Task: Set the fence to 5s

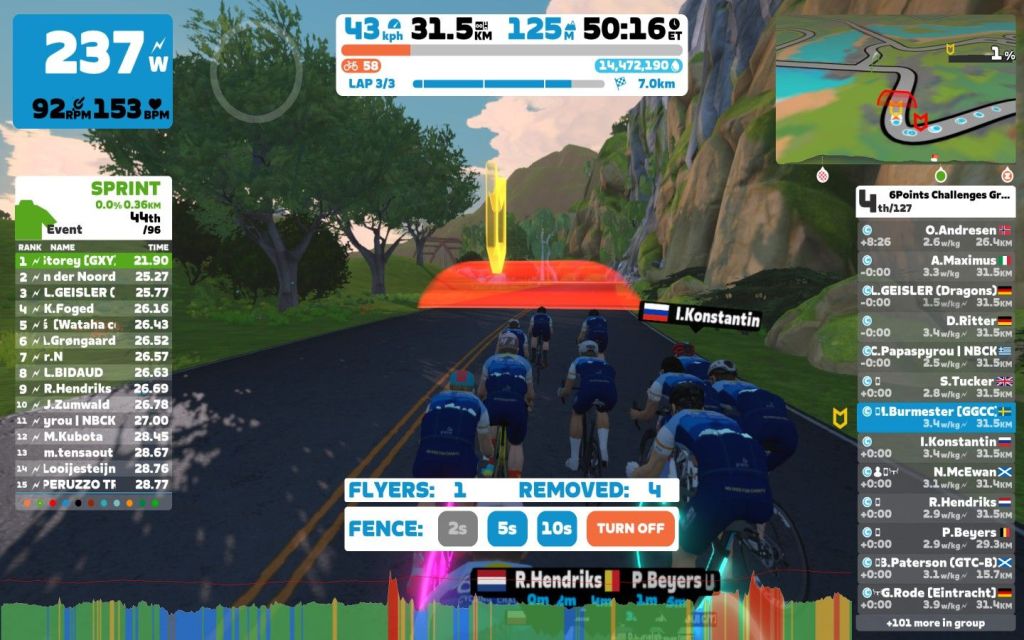Action: (x=507, y=529)
